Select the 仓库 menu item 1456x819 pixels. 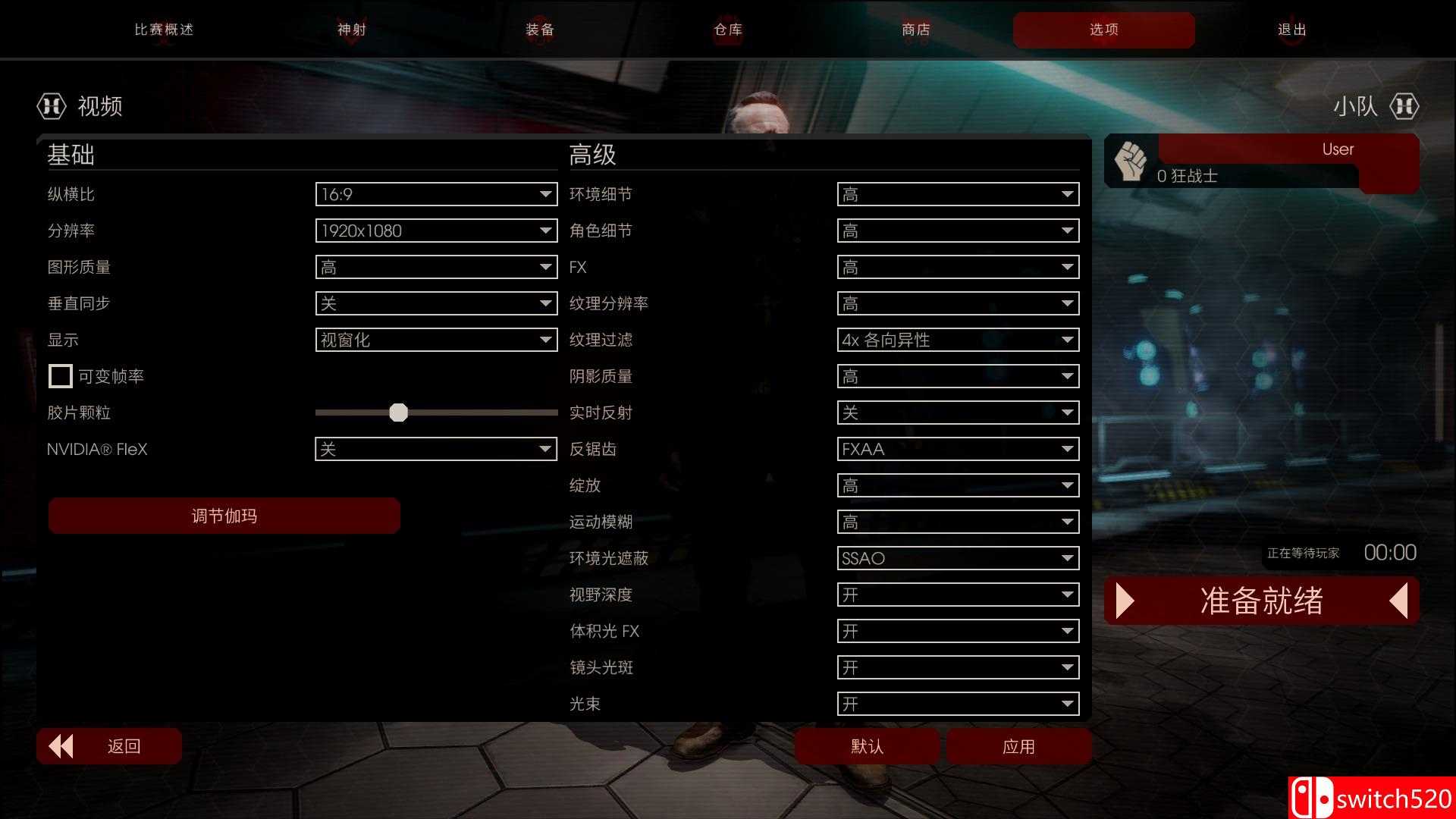728,30
